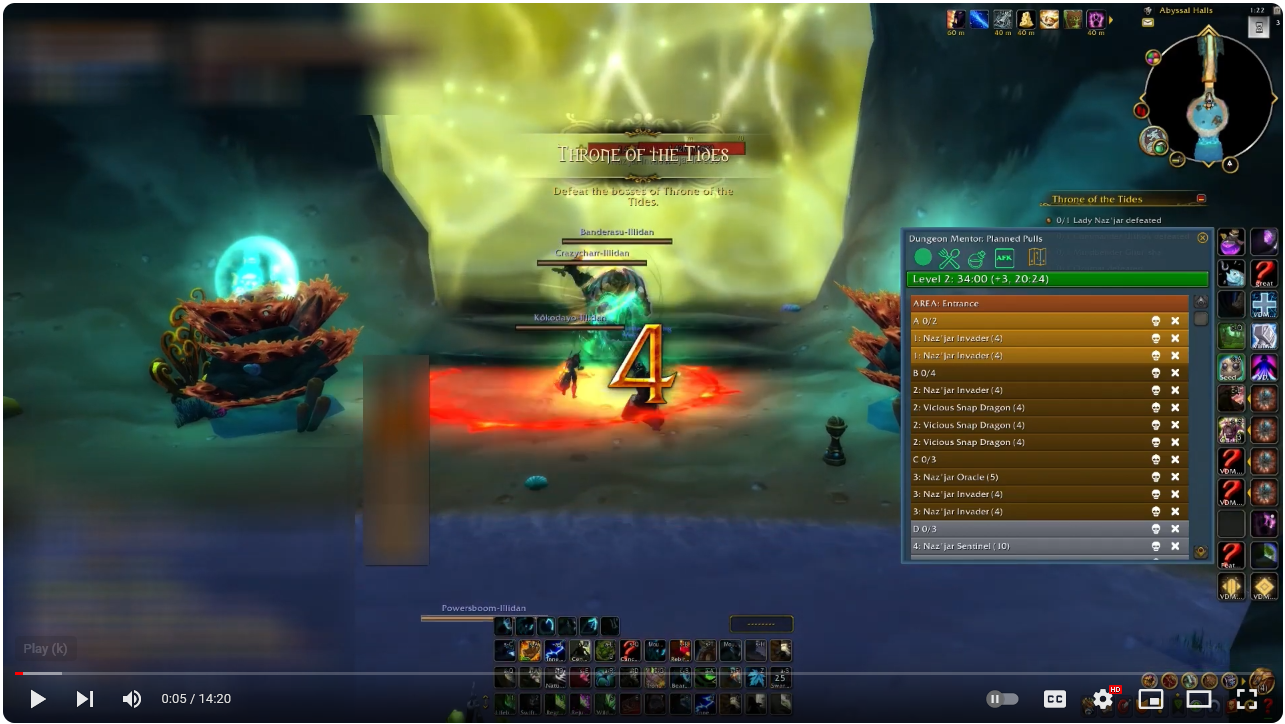
Task: Select the Naz'jar Oracle (5) row
Action: point(1030,477)
